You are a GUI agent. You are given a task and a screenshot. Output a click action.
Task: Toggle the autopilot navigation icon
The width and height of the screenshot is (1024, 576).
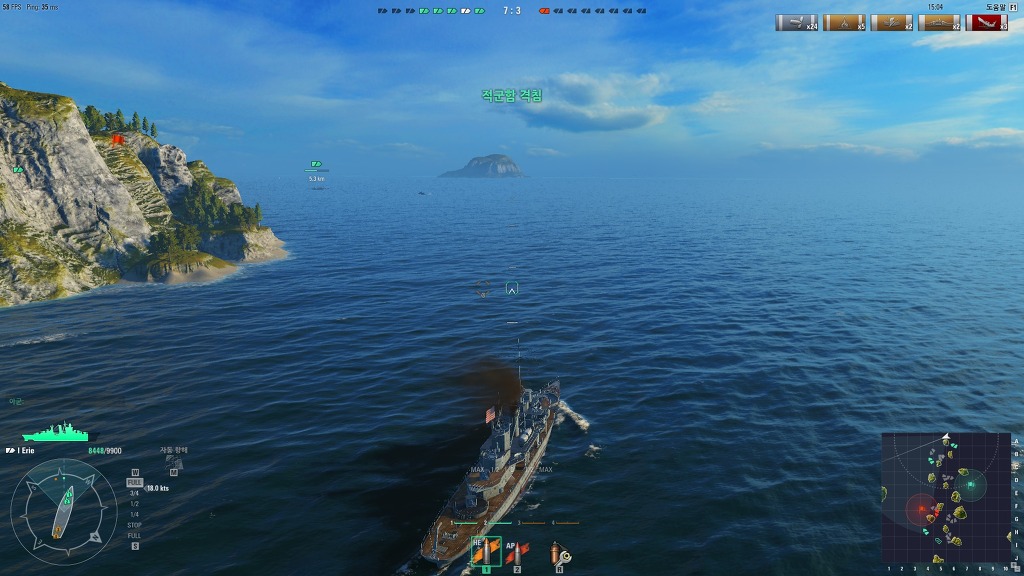[173, 461]
